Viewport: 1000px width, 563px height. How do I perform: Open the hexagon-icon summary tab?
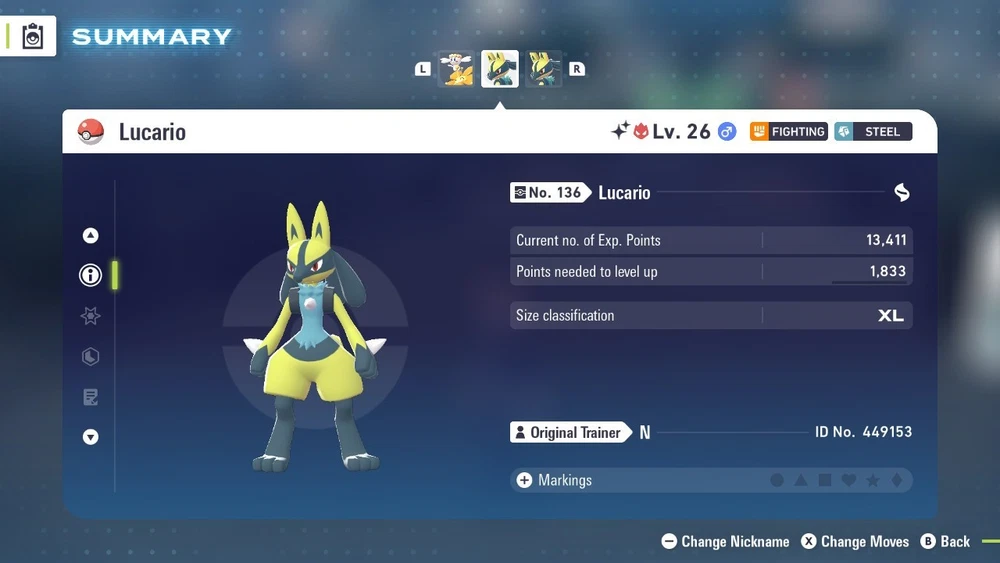pos(91,357)
